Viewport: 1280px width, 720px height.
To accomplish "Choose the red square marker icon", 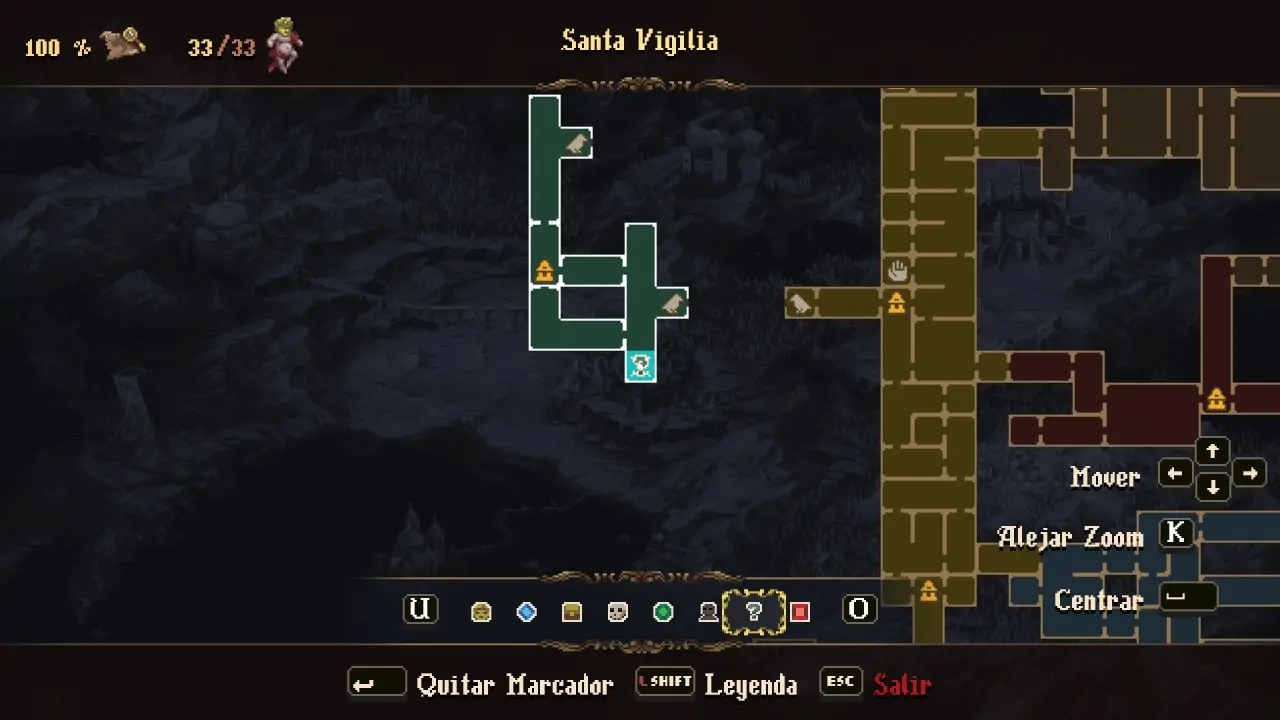I will coord(800,612).
